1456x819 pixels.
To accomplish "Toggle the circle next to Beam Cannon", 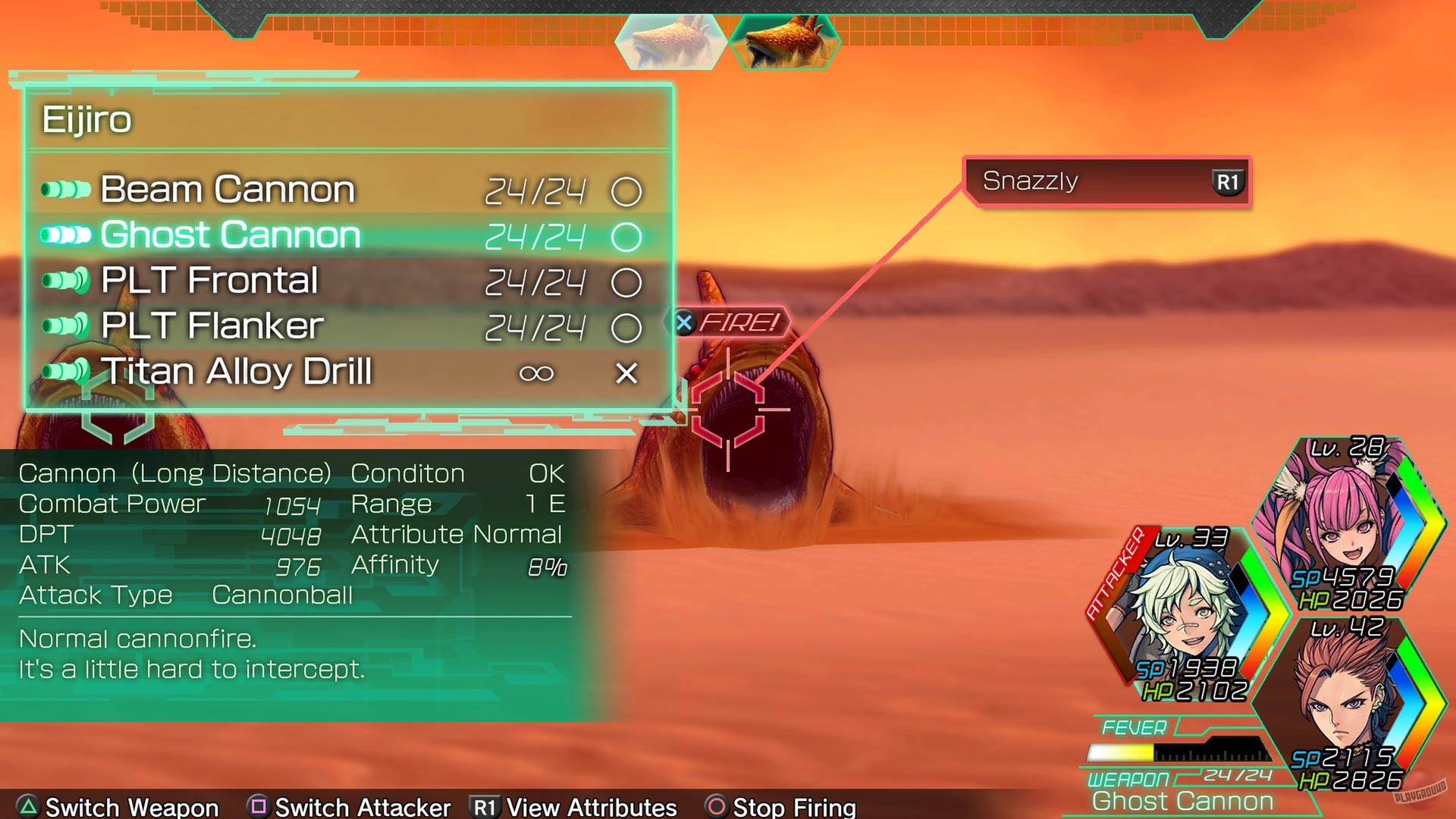I will pos(626,191).
